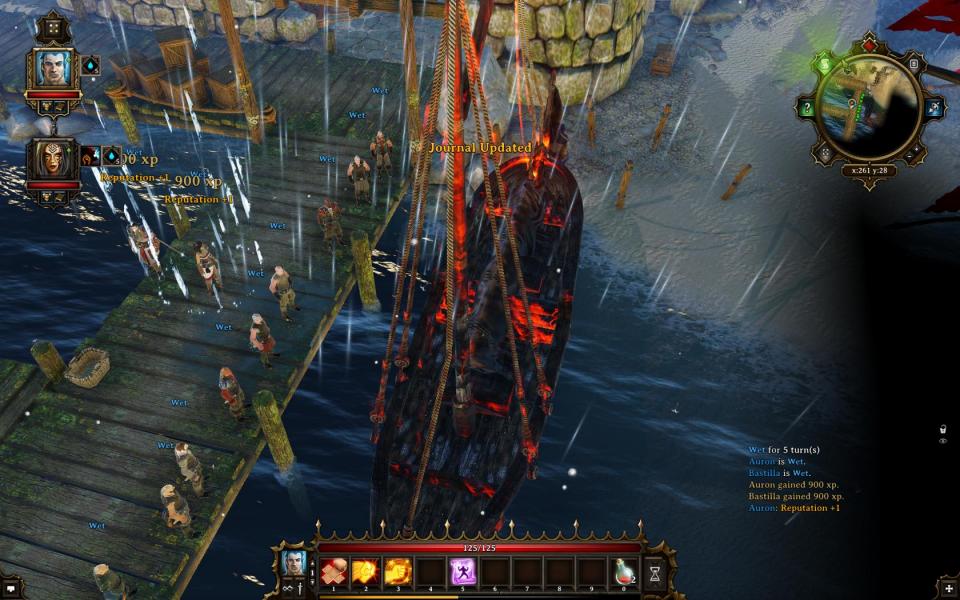Image resolution: width=960 pixels, height=600 pixels.
Task: Select Bastilla's masked portrait
Action: (x=52, y=158)
